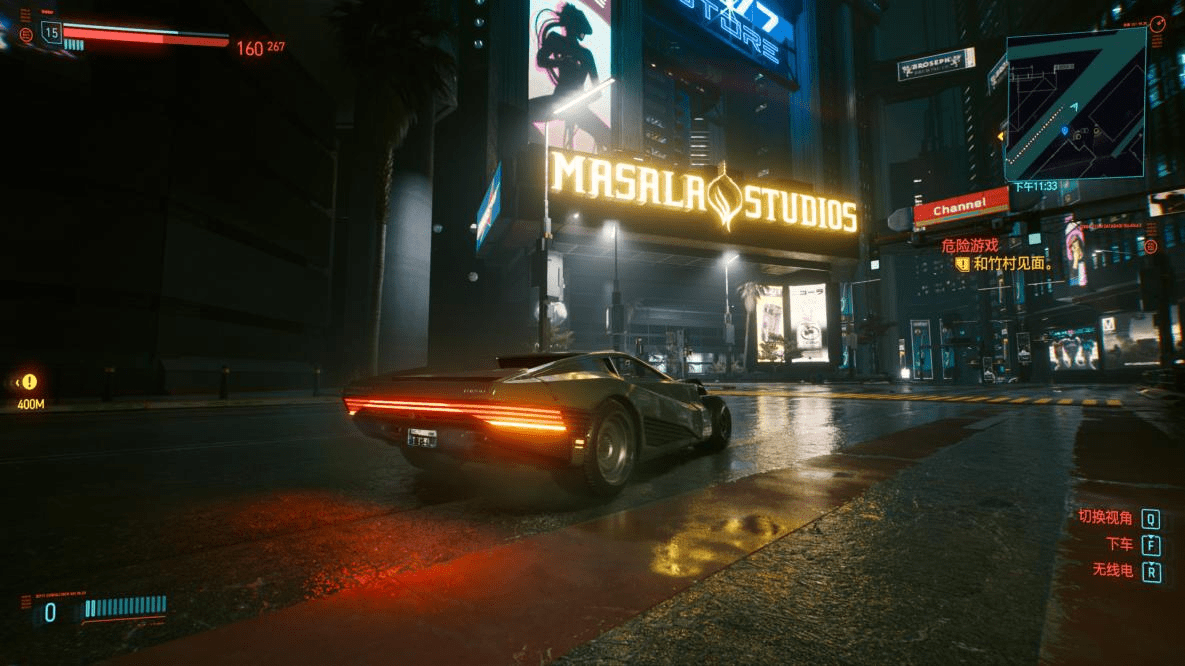Click the player arrow on the minimap

pos(1074,106)
